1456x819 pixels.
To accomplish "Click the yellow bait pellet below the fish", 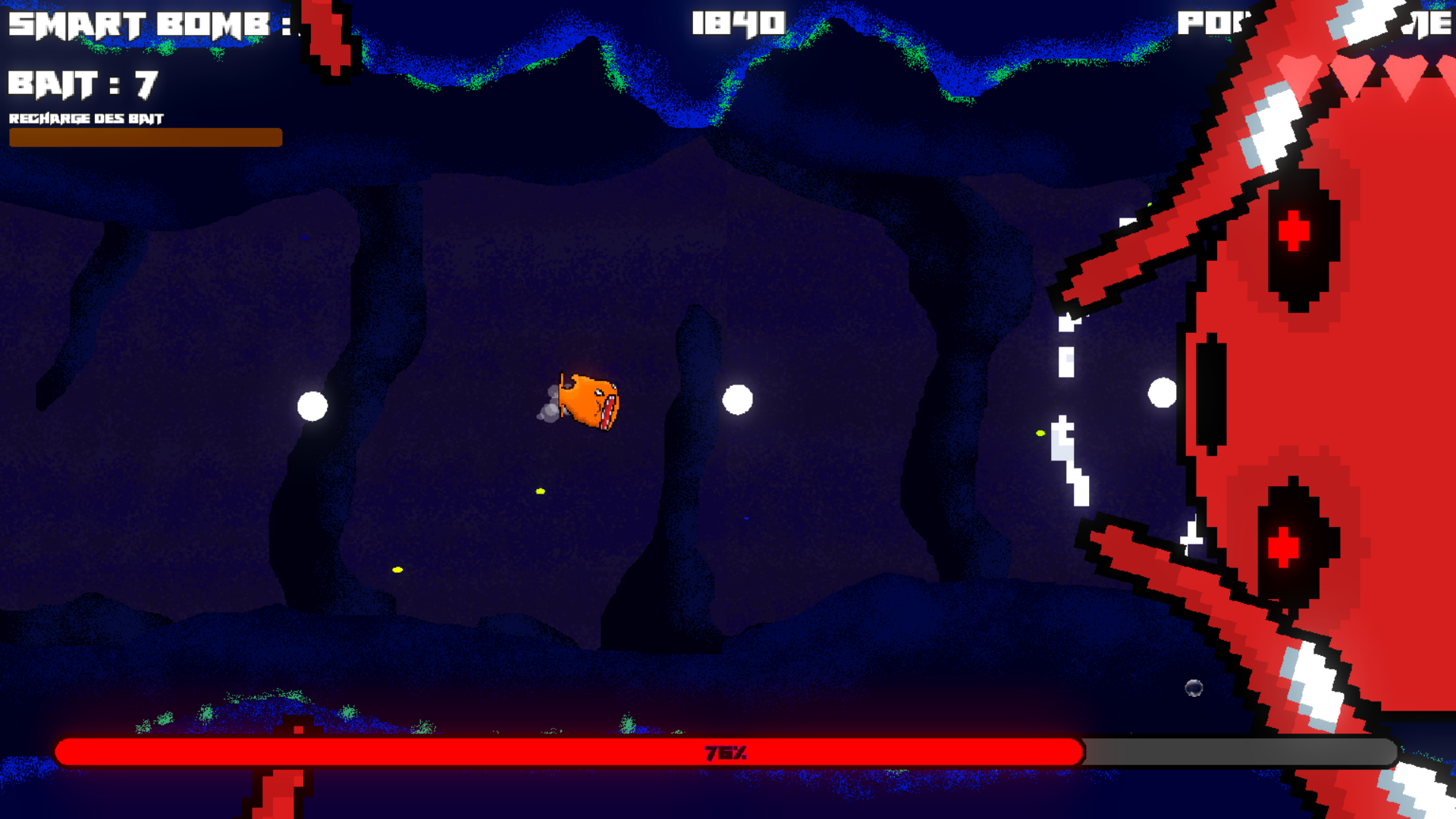I will [539, 491].
